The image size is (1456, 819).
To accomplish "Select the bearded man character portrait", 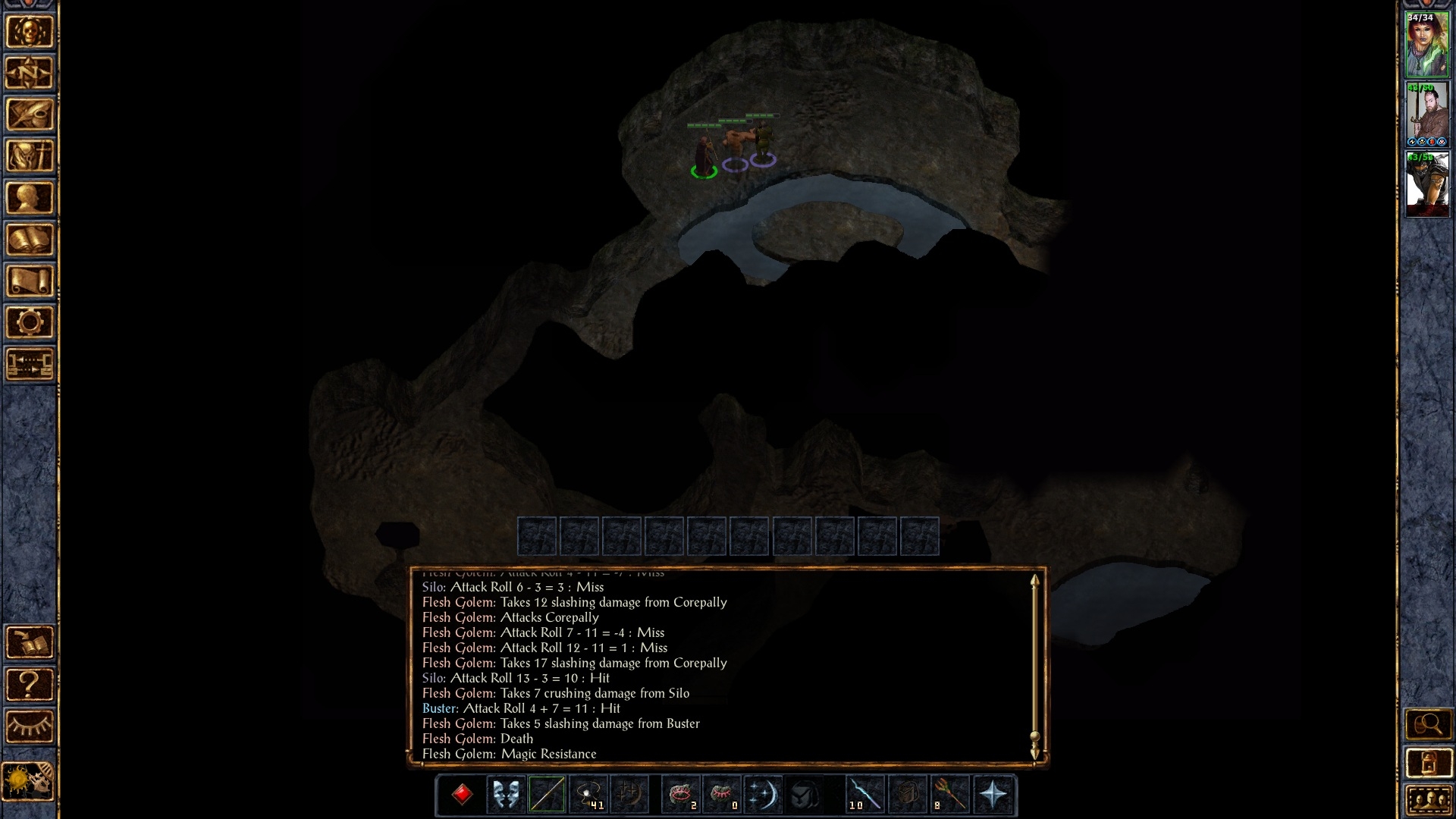I will tap(1427, 114).
